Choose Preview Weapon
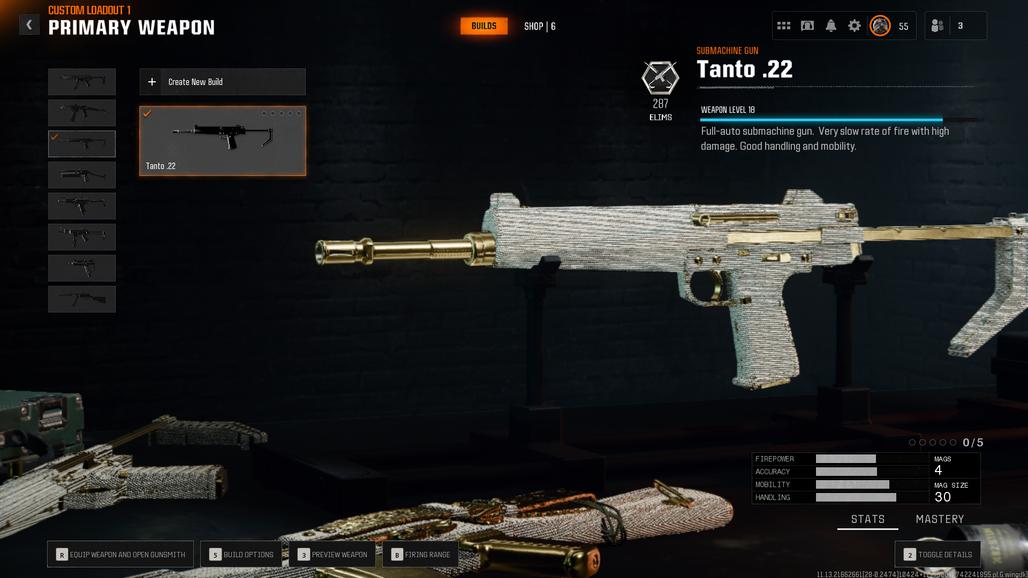 click(x=333, y=554)
